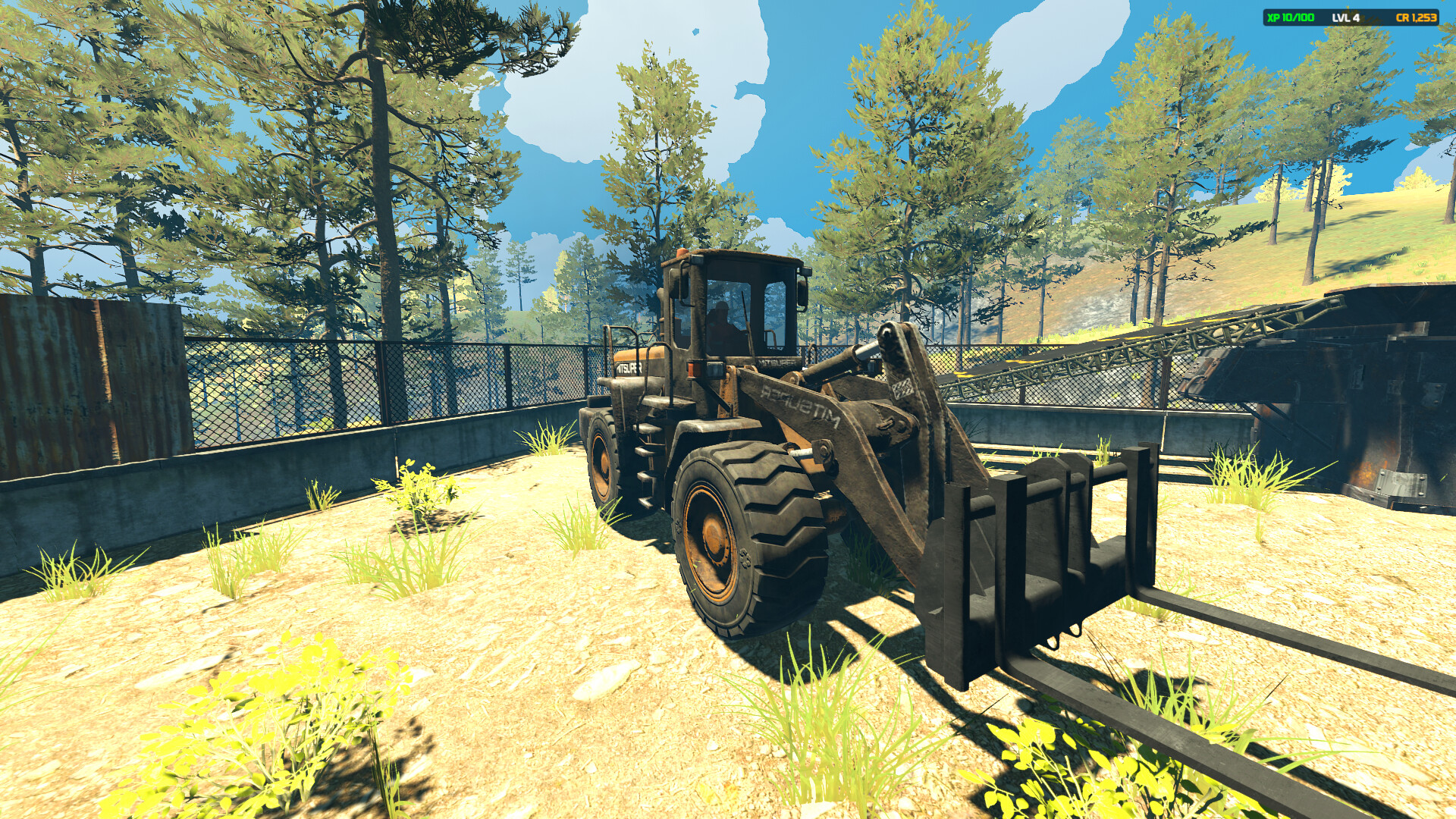Select the orange beacon light on the cab roof
Image resolution: width=1456 pixels, height=819 pixels.
point(680,253)
